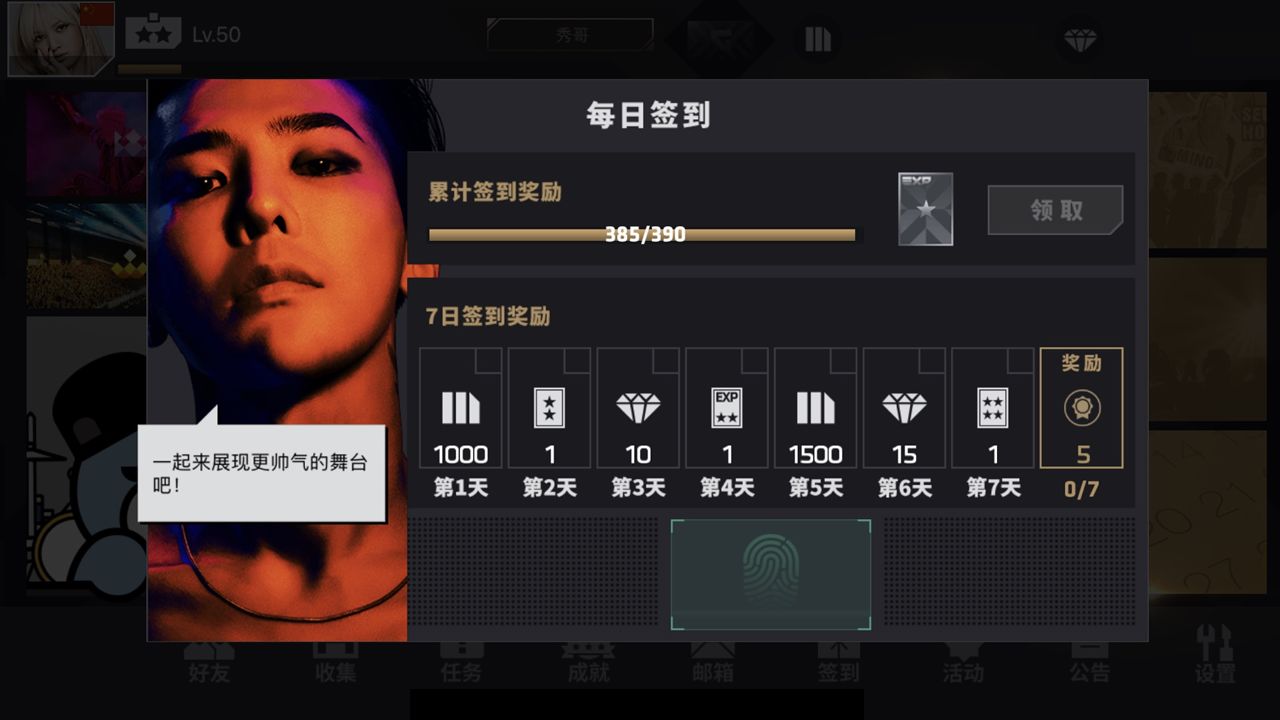The height and width of the screenshot is (720, 1280).
Task: Click the 秀哥 name field at top
Action: click(x=568, y=33)
